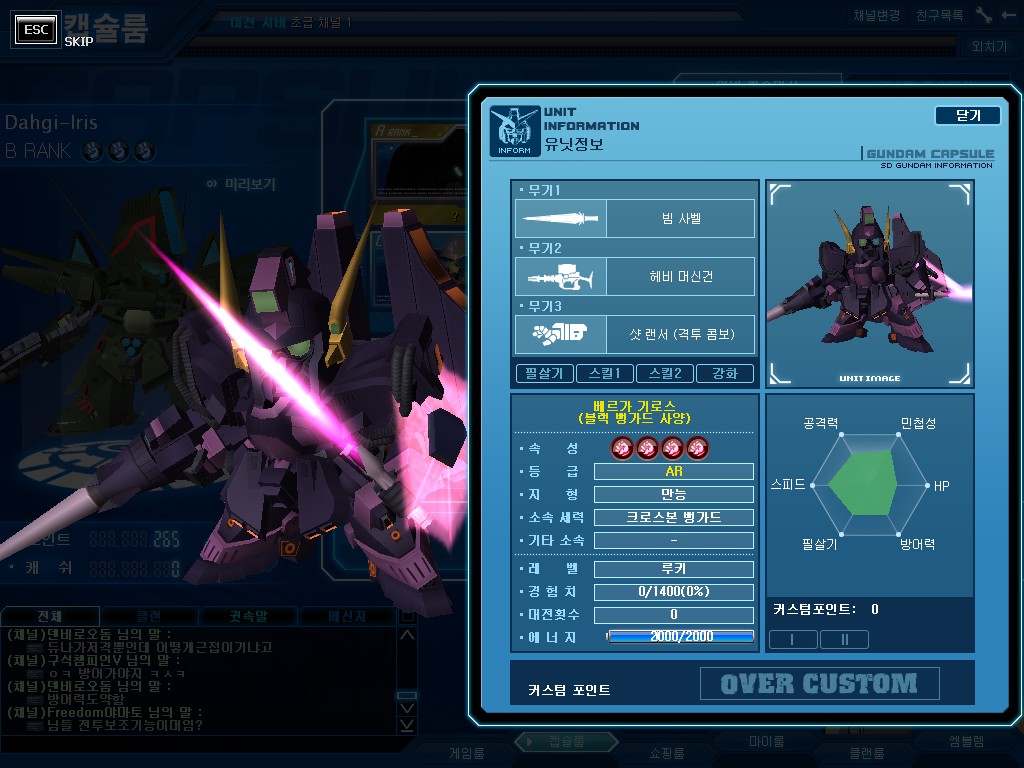Select the 샷 랜서 weapon row
The height and width of the screenshot is (768, 1024).
[635, 335]
